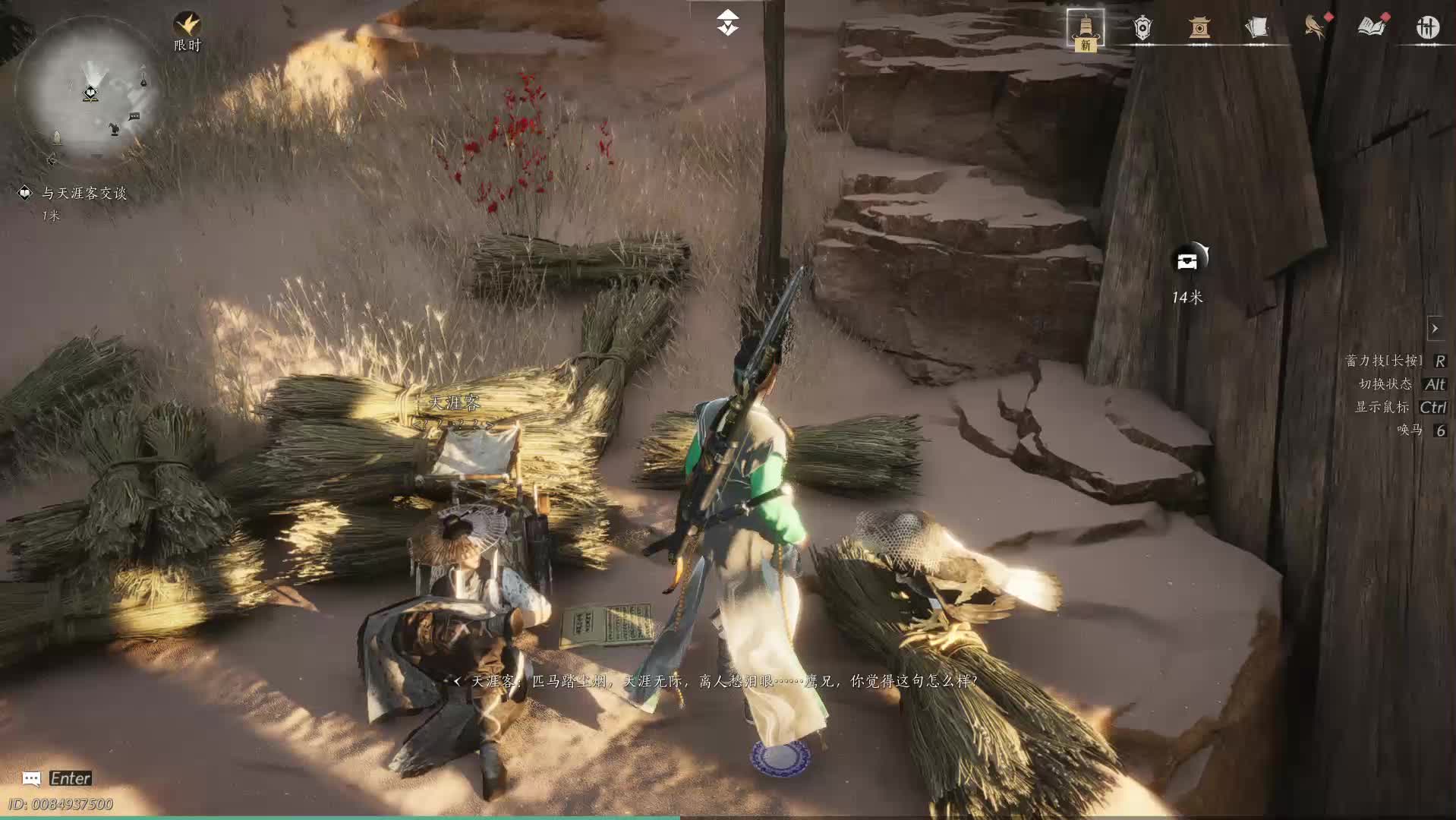Open the shield emblem menu icon
The height and width of the screenshot is (820, 1456).
(x=1142, y=28)
